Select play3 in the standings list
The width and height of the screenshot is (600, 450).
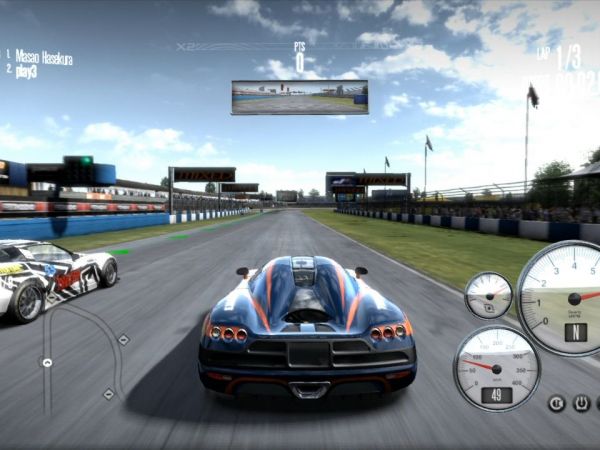coord(27,72)
